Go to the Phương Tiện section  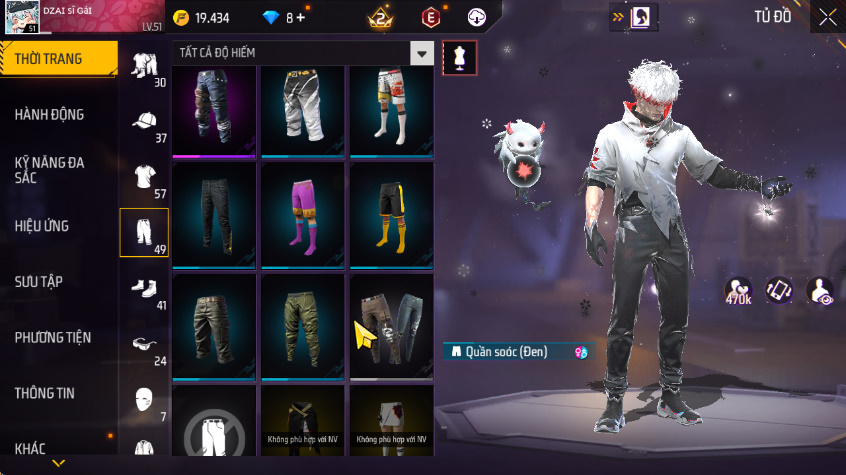pos(52,338)
